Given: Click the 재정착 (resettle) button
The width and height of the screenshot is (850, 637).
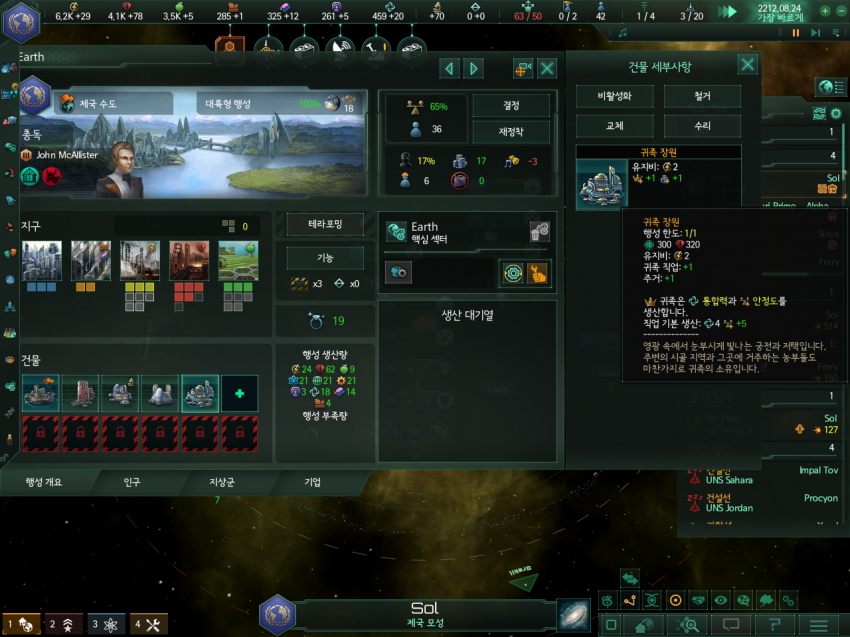Looking at the screenshot, I should pos(511,130).
